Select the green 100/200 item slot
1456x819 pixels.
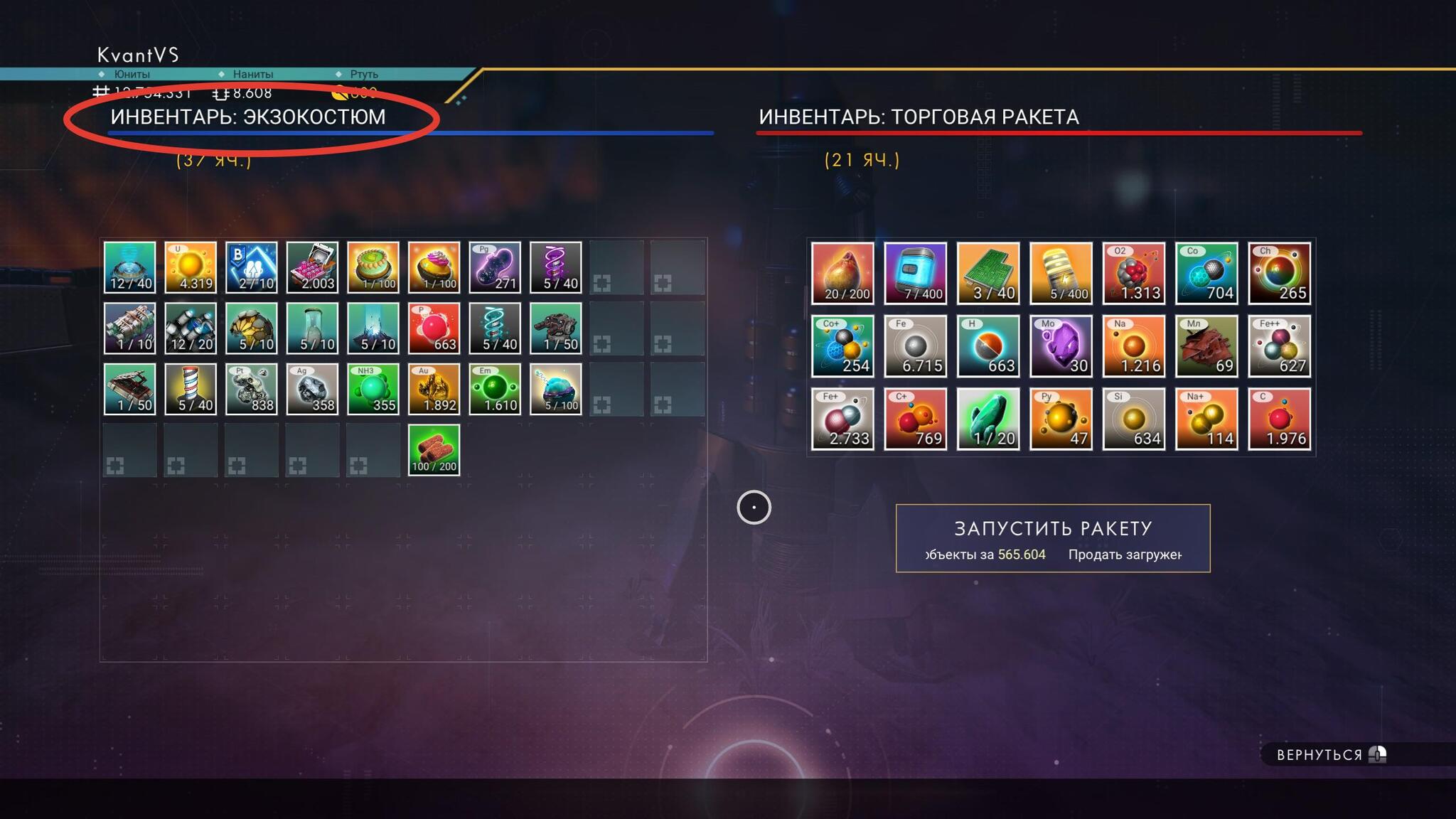tap(434, 450)
